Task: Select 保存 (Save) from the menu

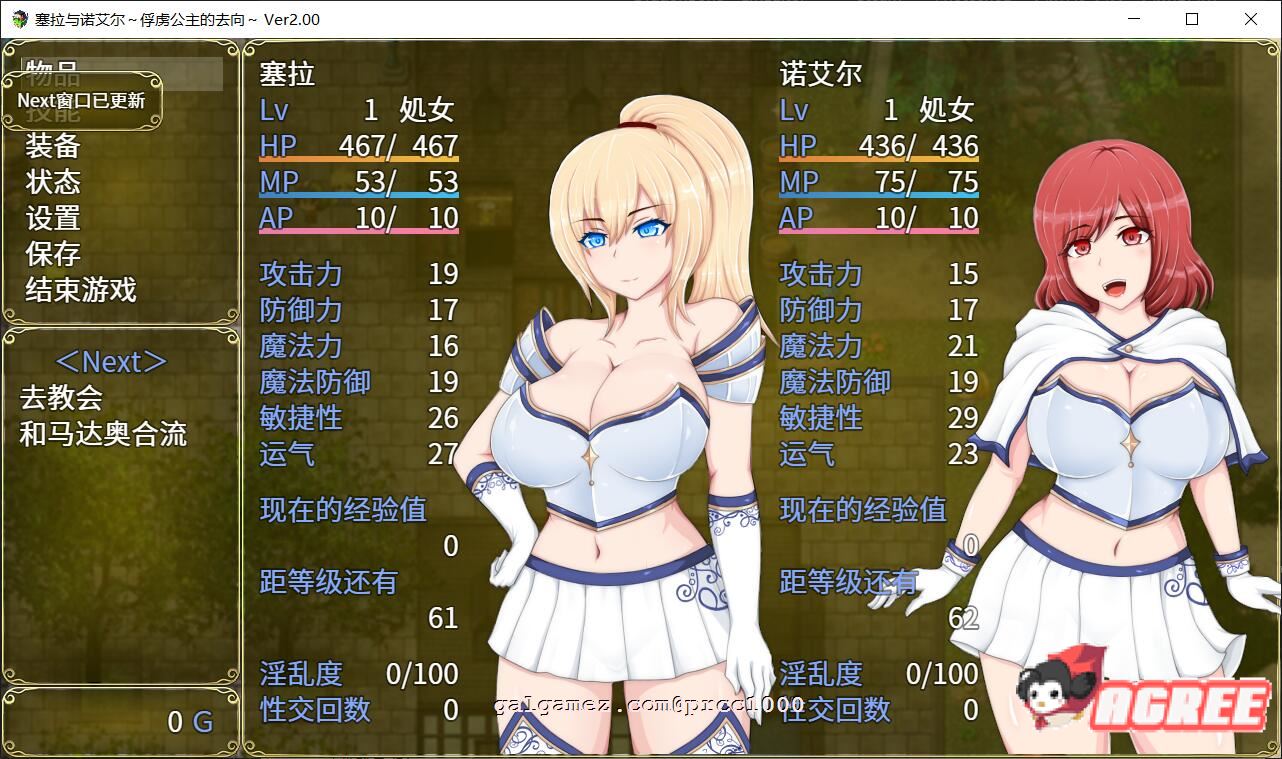Action: [53, 254]
